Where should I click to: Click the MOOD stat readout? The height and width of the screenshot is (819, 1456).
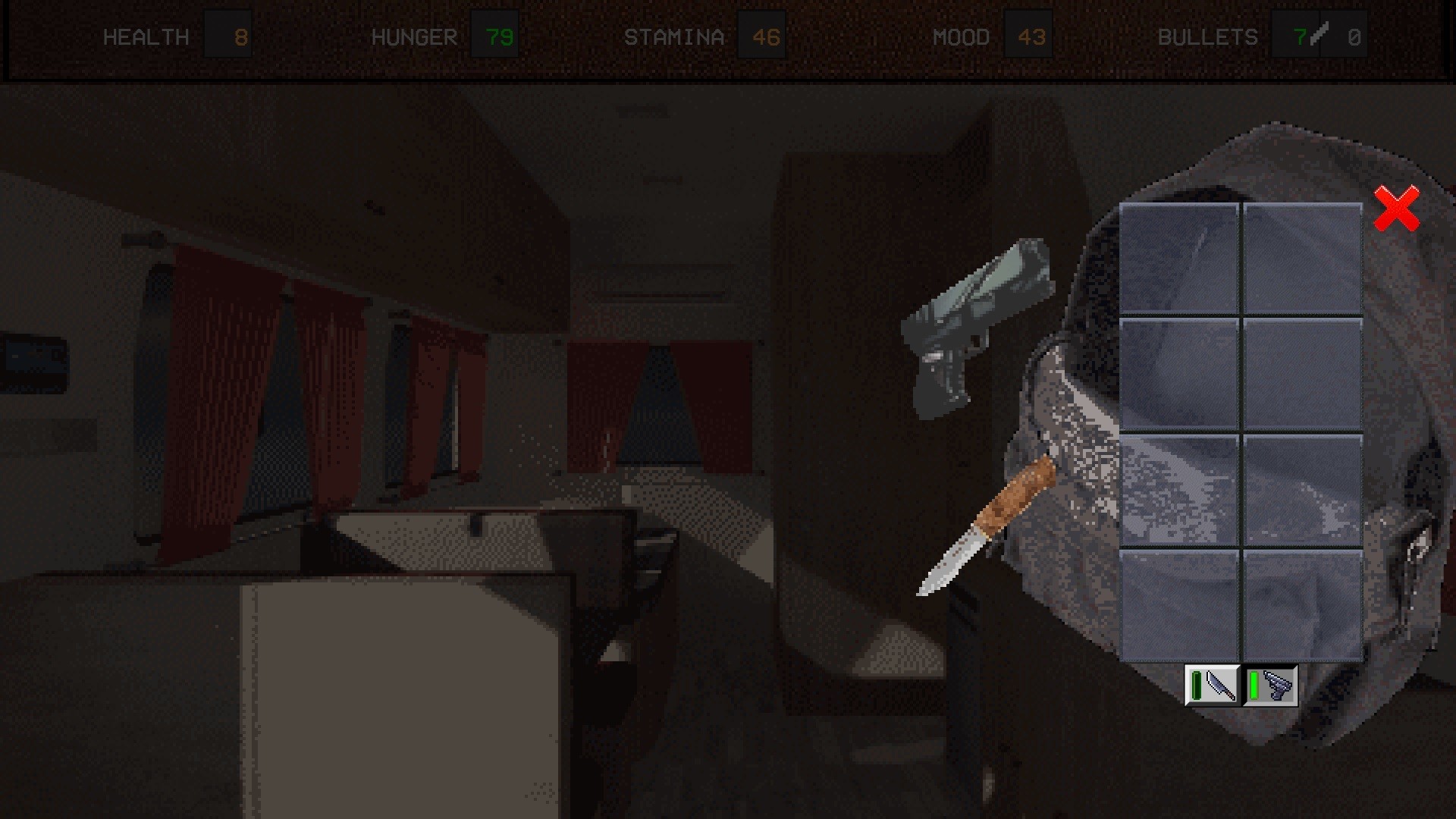1029,34
